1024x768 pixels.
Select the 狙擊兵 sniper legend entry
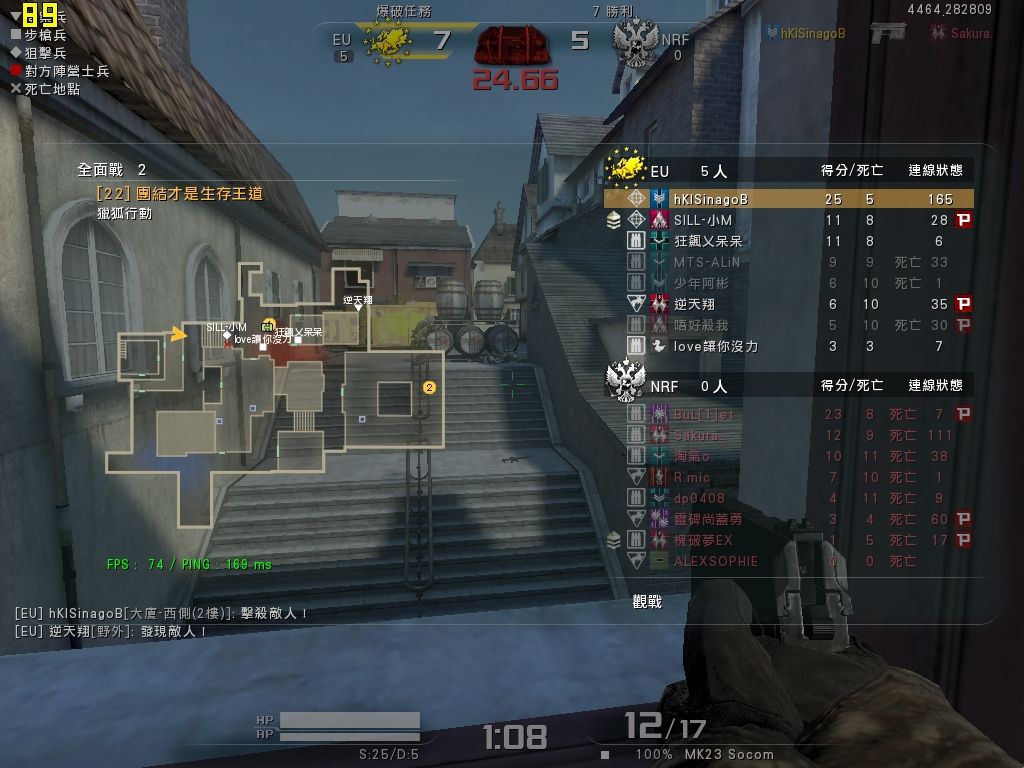coord(44,53)
